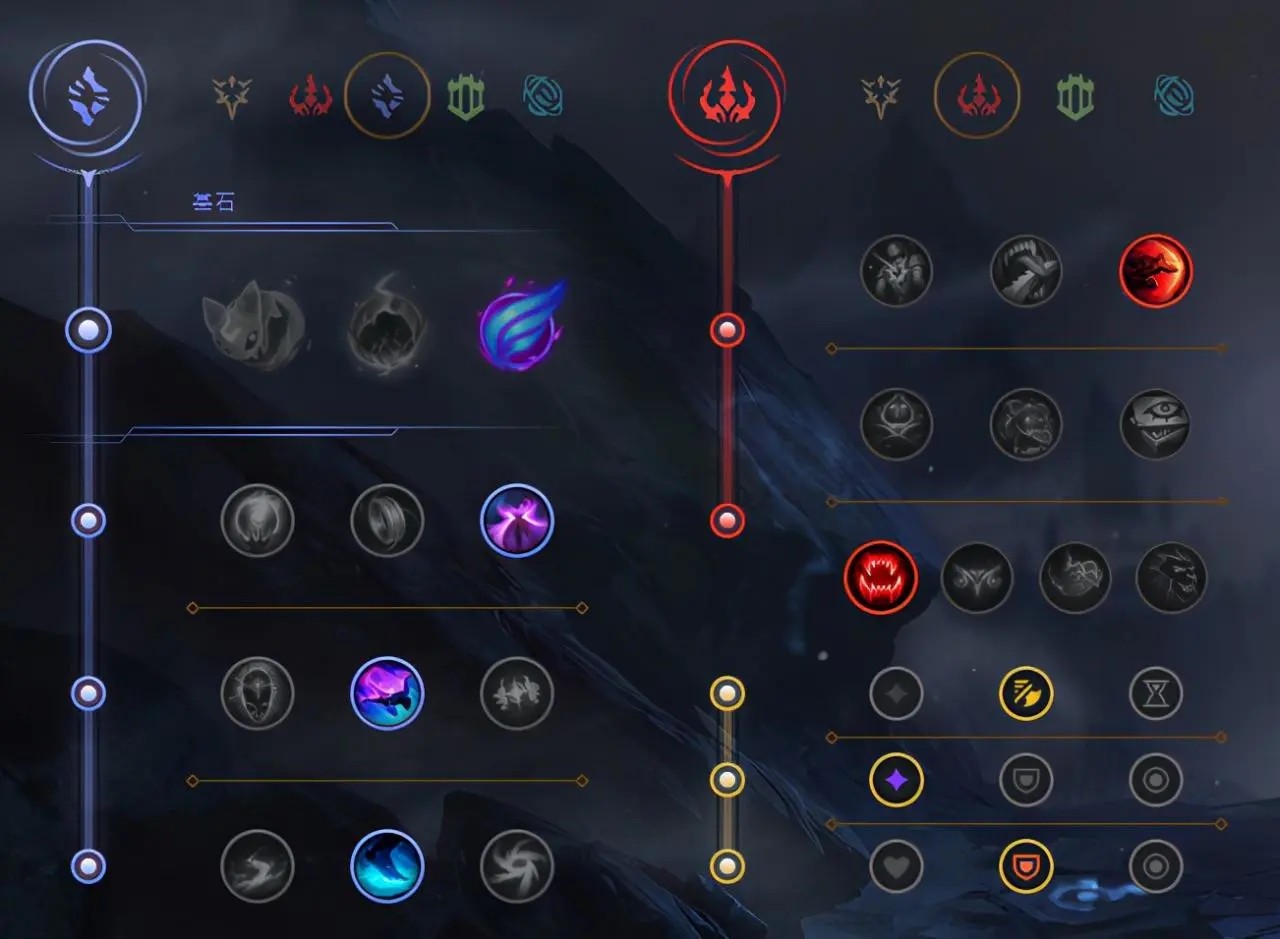Choose the Taste of Blood rune
The image size is (1280, 939).
click(1026, 270)
